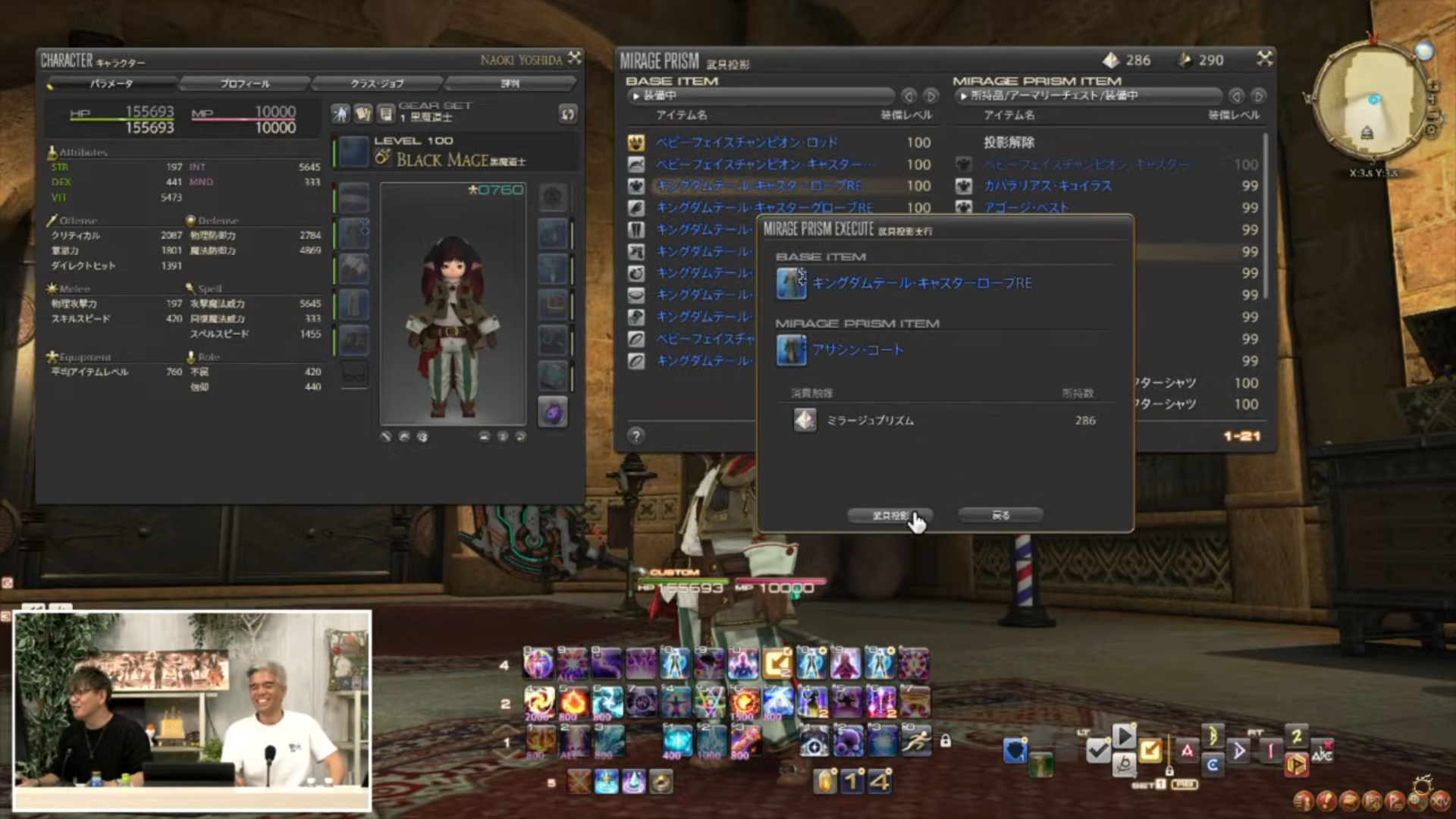This screenshot has height=819, width=1456.
Task: Open the source filter under Mirage Prism Item
Action: 1088,96
